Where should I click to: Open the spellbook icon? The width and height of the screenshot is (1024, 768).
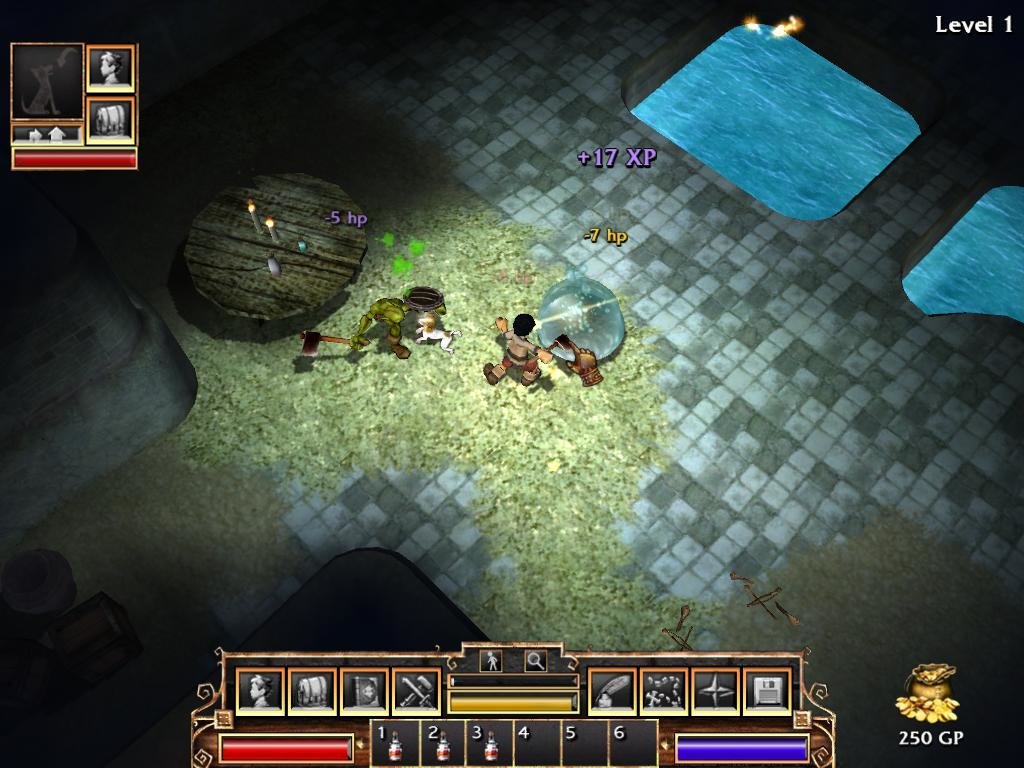(x=364, y=691)
